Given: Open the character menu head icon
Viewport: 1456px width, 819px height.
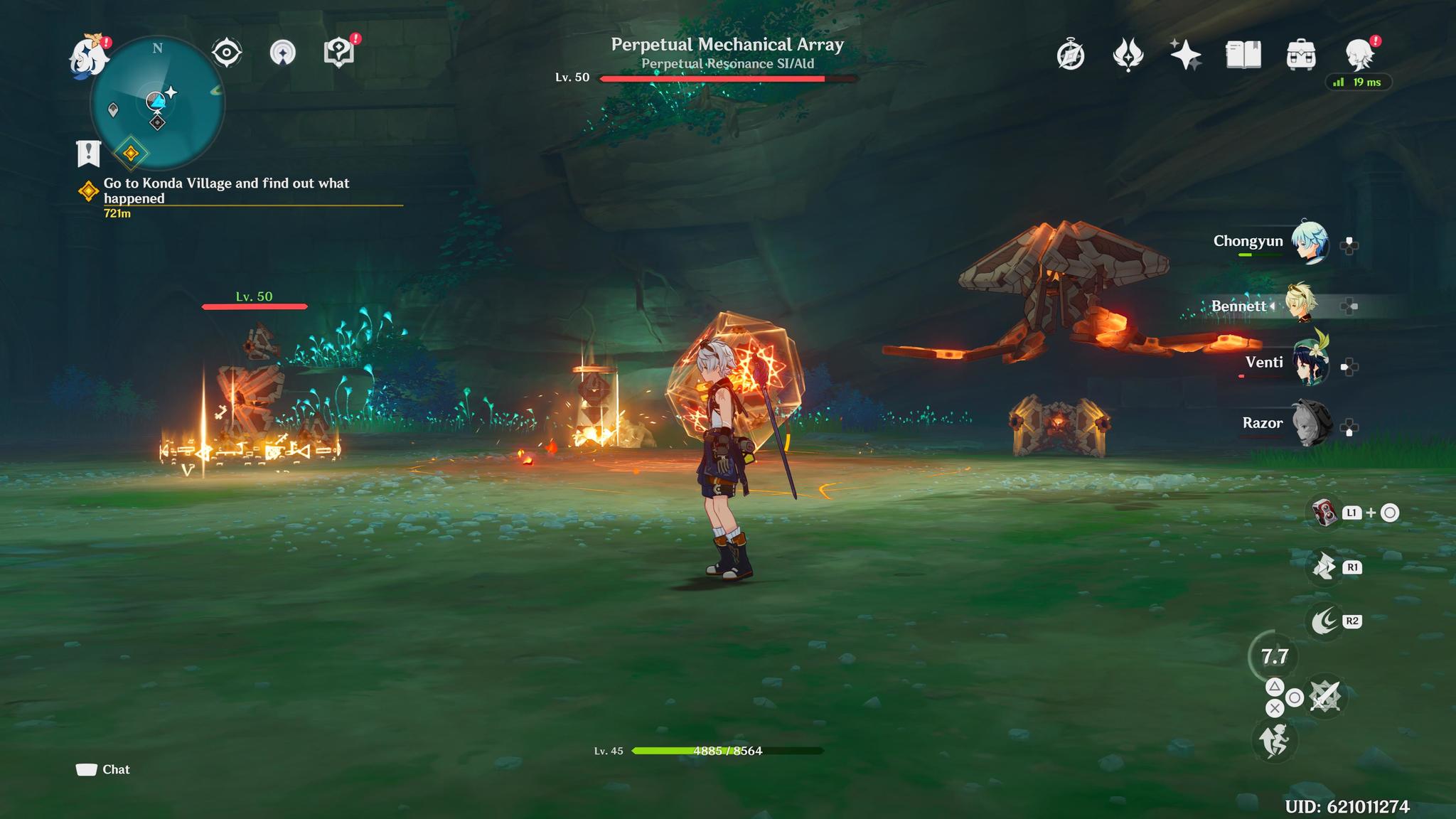Looking at the screenshot, I should click(x=1359, y=55).
